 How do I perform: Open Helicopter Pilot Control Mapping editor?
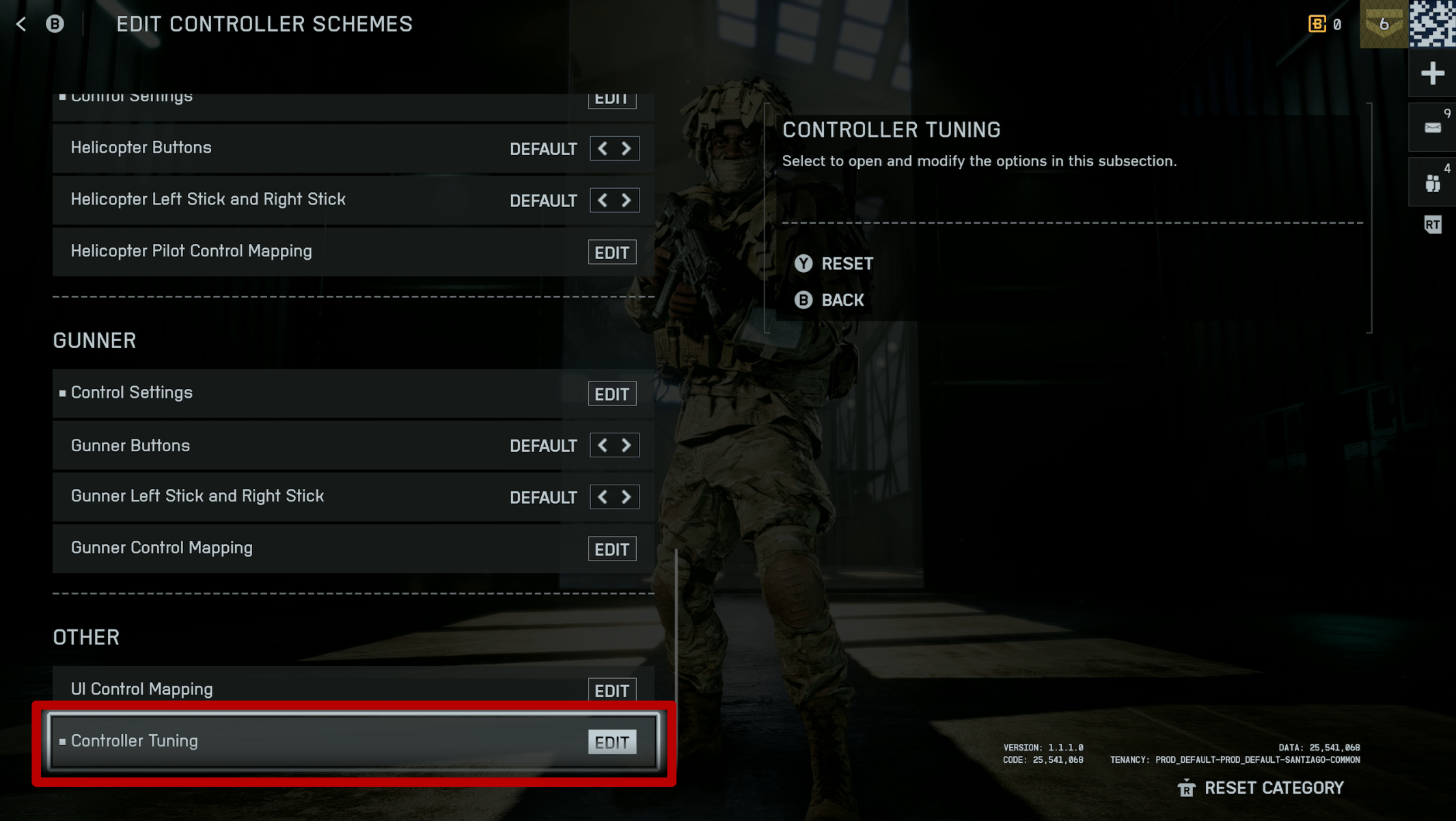tap(612, 252)
